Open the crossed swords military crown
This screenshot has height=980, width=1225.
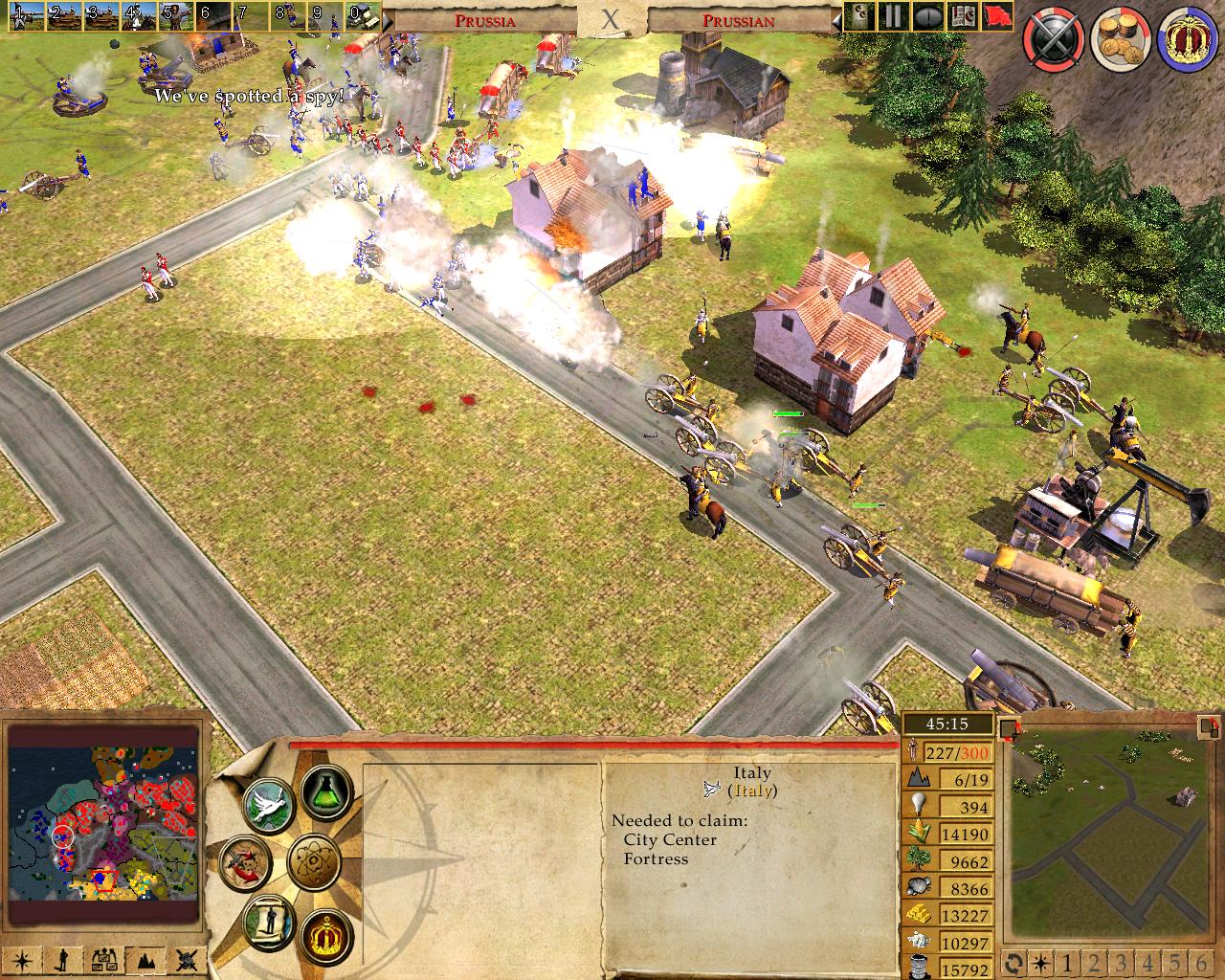1053,40
